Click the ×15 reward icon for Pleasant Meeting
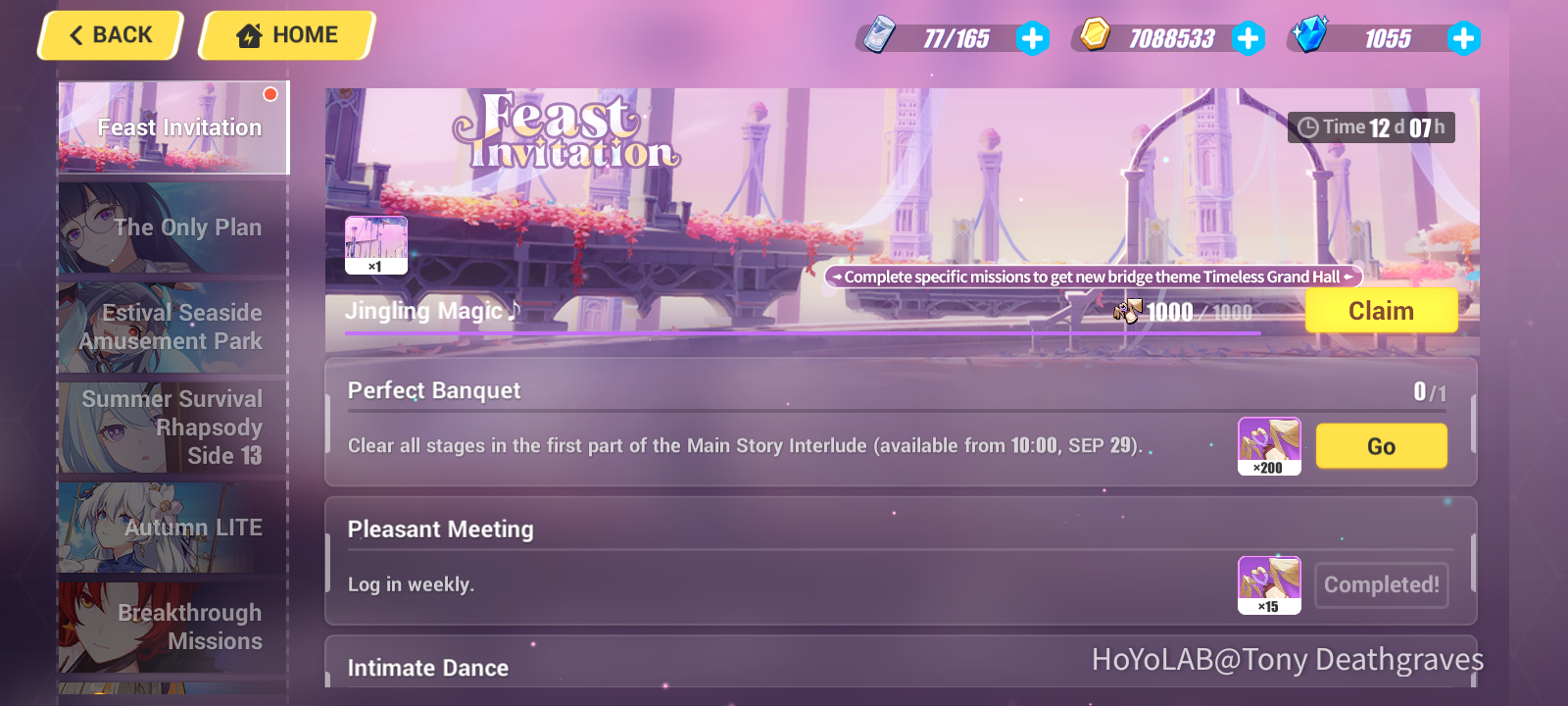This screenshot has height=706, width=1568. [1270, 583]
